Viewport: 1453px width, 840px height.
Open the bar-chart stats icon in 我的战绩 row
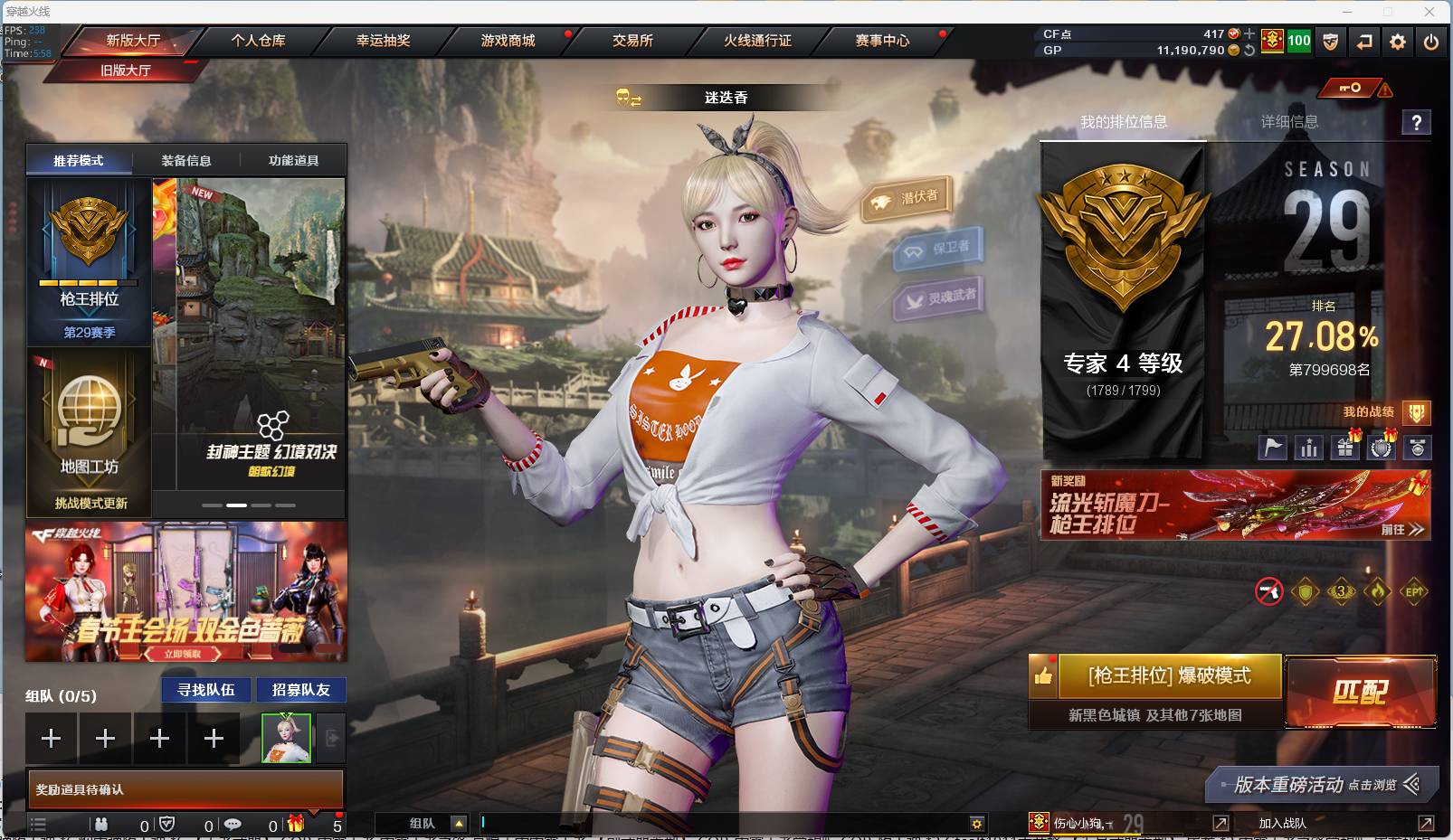click(x=1308, y=447)
